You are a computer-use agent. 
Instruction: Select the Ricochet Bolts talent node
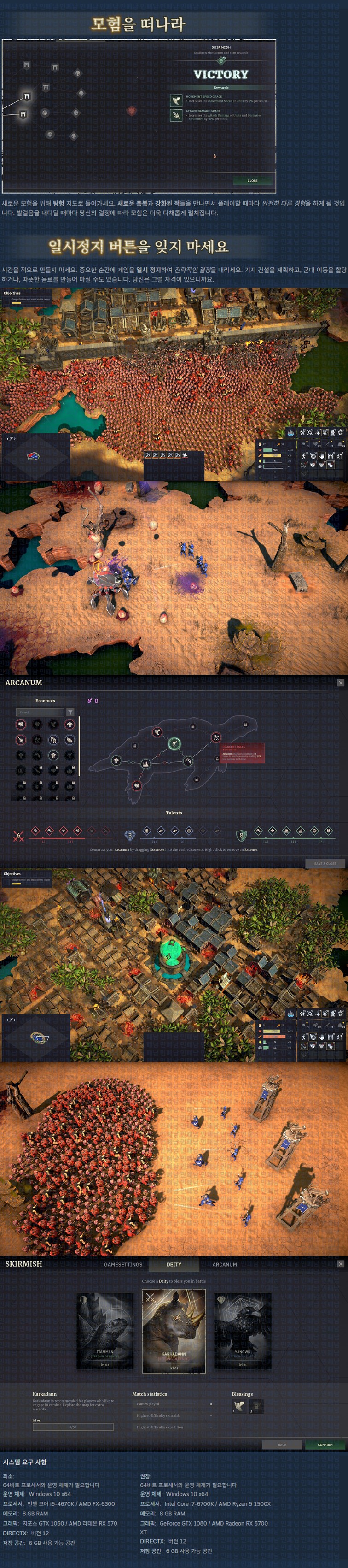(x=215, y=737)
